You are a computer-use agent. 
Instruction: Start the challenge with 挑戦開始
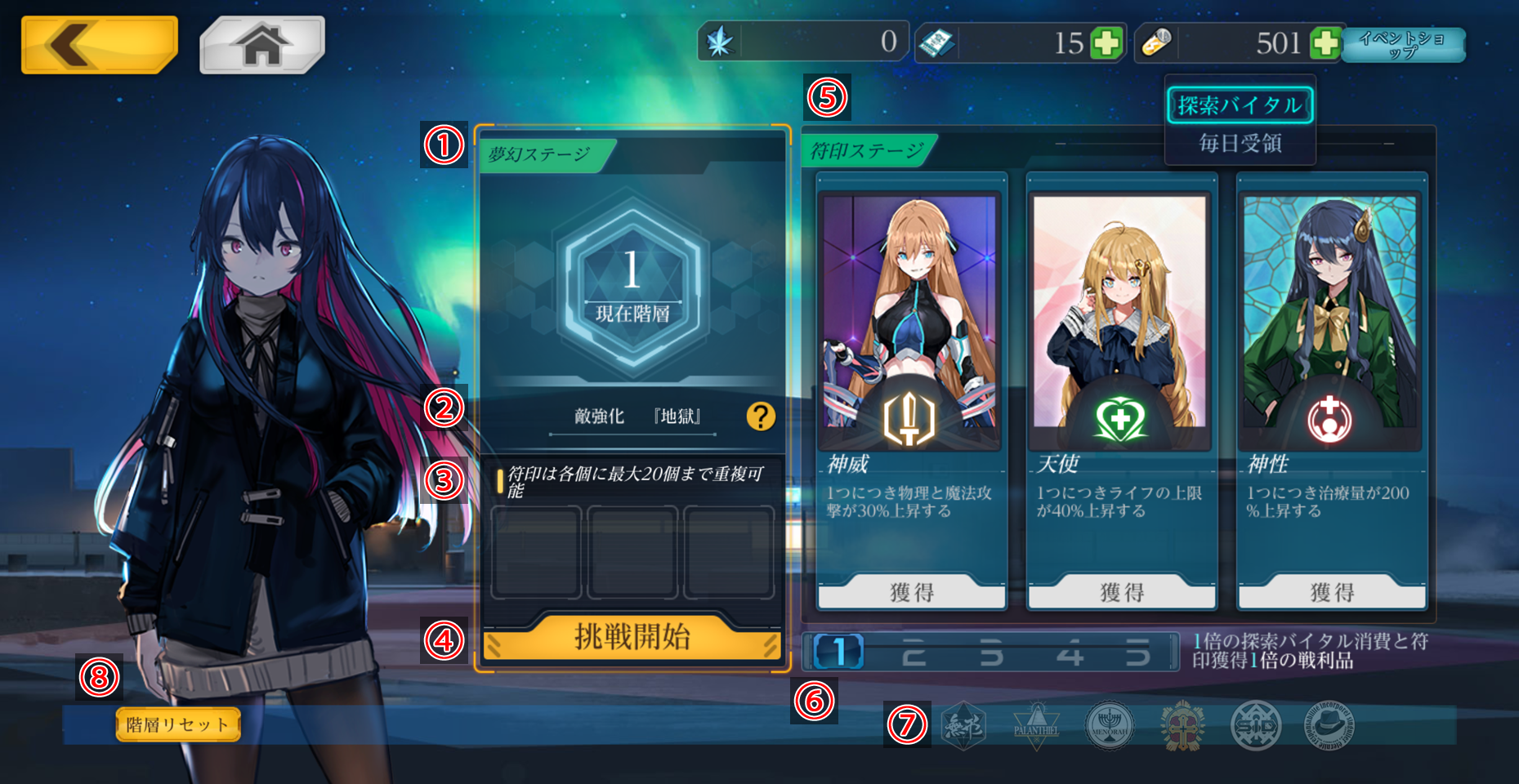click(x=632, y=638)
